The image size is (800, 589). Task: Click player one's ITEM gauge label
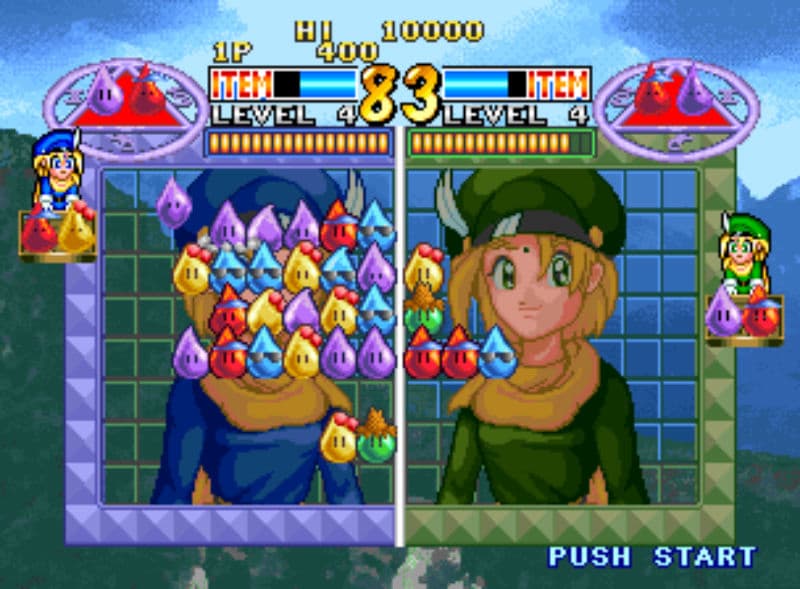tap(241, 83)
